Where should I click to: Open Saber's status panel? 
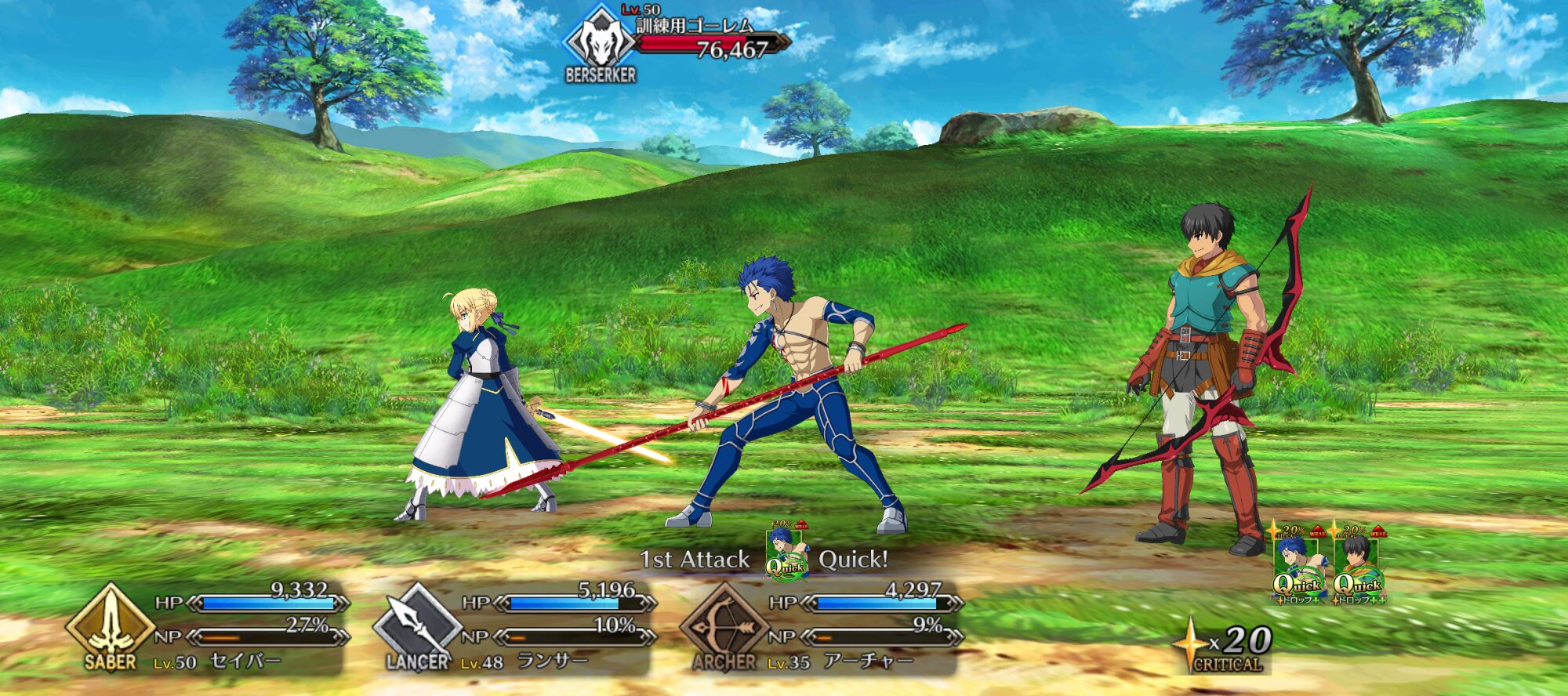coord(208,628)
